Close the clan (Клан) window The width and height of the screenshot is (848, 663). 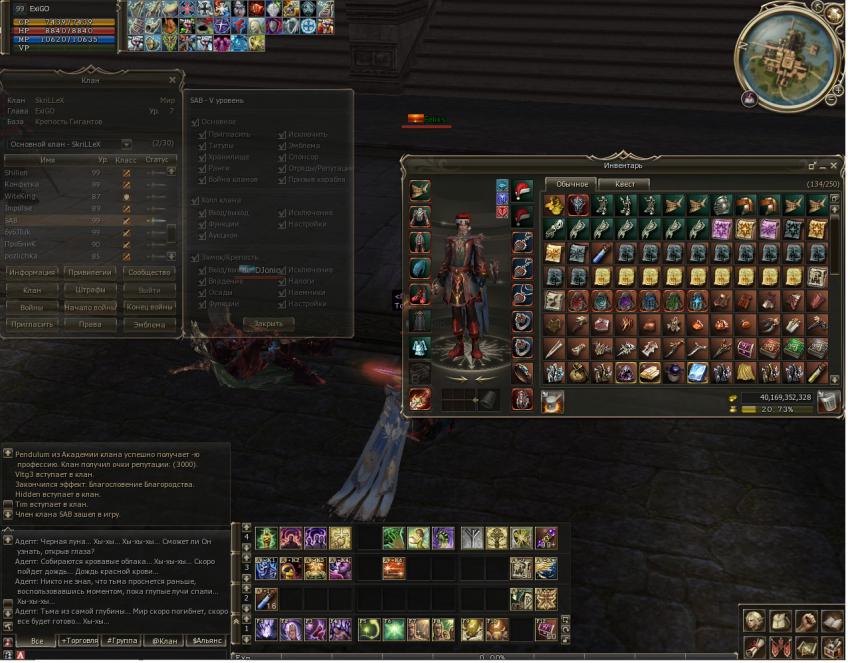[x=172, y=80]
